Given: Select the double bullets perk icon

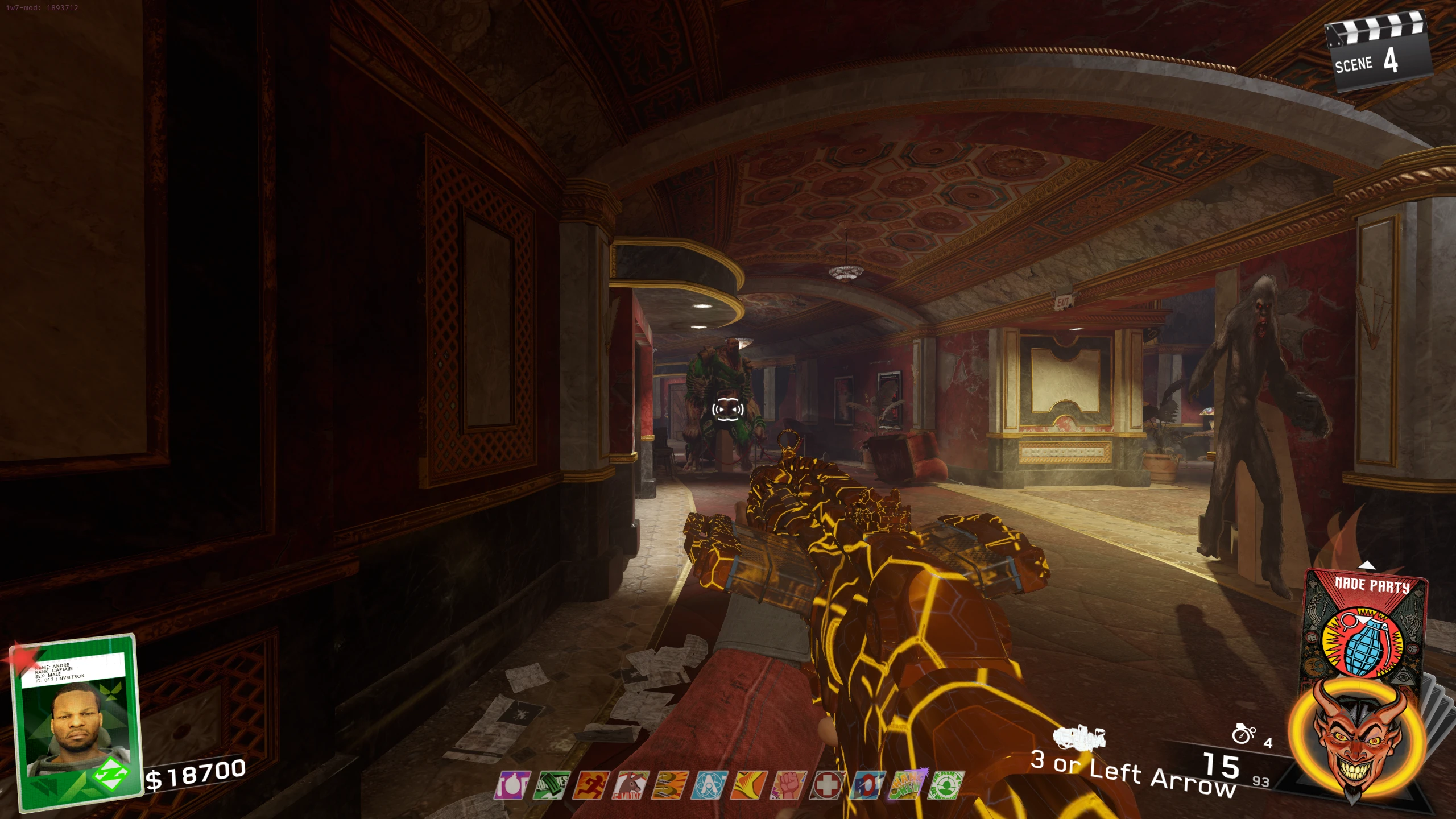Looking at the screenshot, I should coord(670,785).
